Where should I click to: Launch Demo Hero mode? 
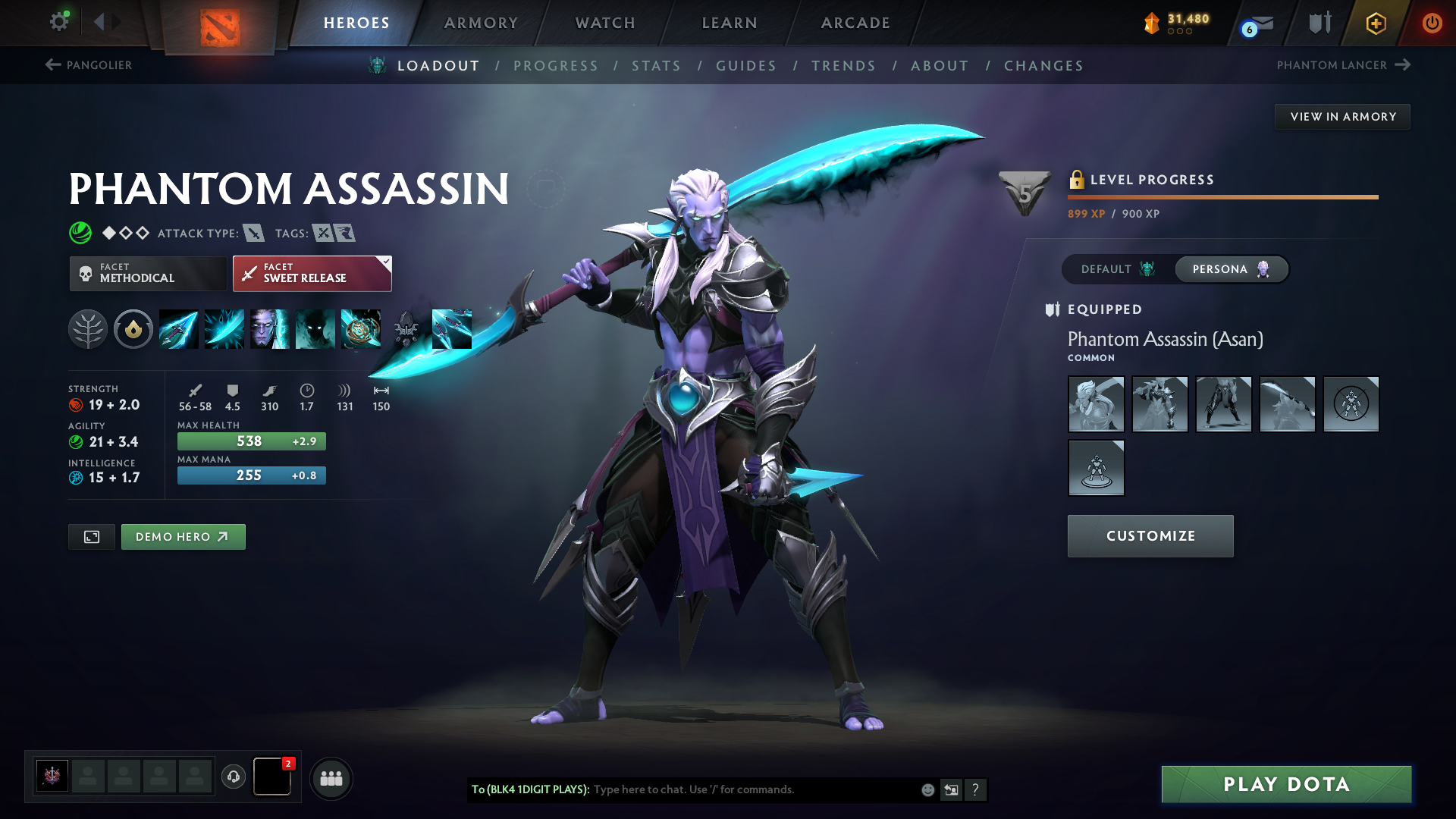183,537
